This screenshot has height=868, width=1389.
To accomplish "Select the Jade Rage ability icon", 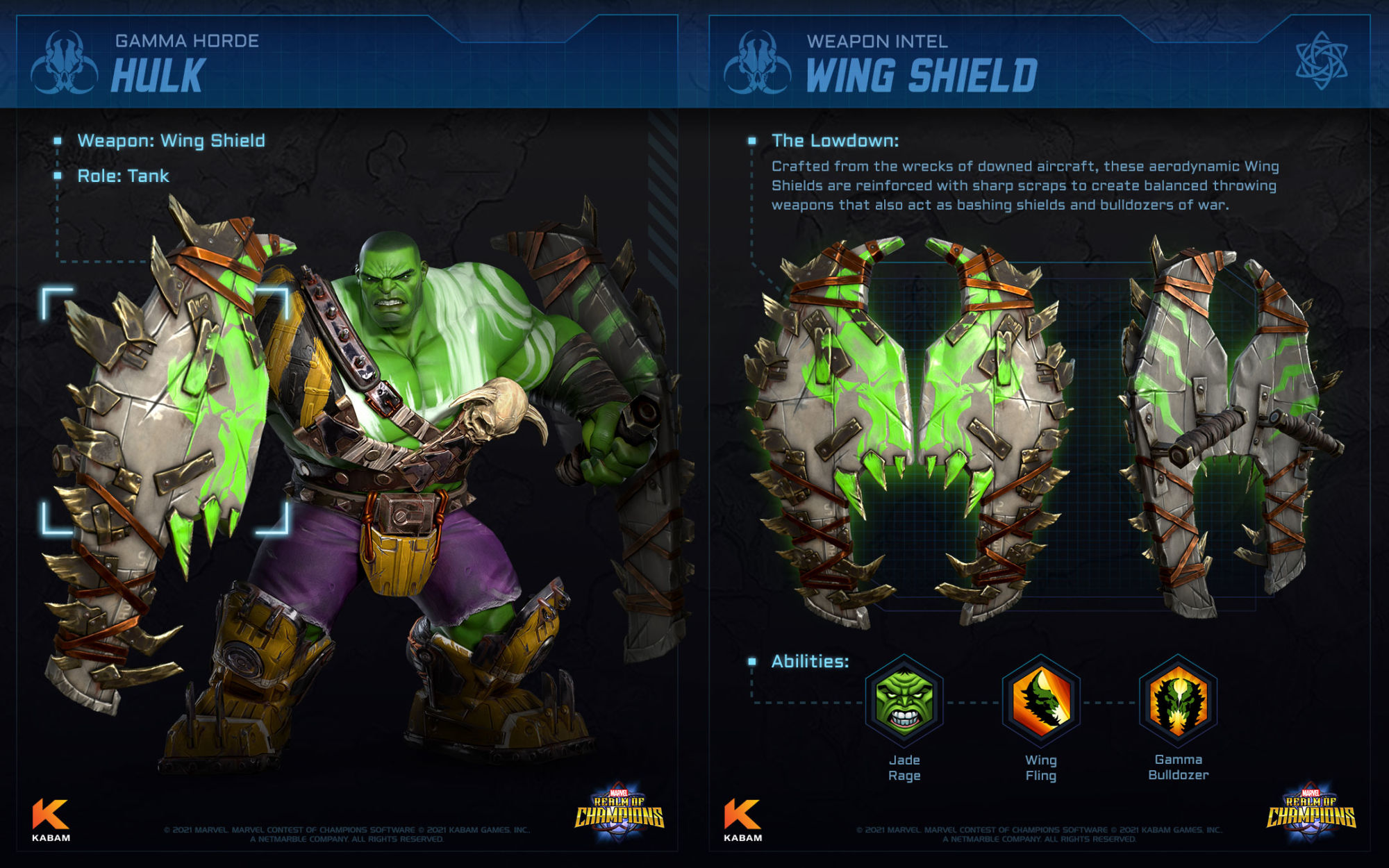I will tap(904, 701).
